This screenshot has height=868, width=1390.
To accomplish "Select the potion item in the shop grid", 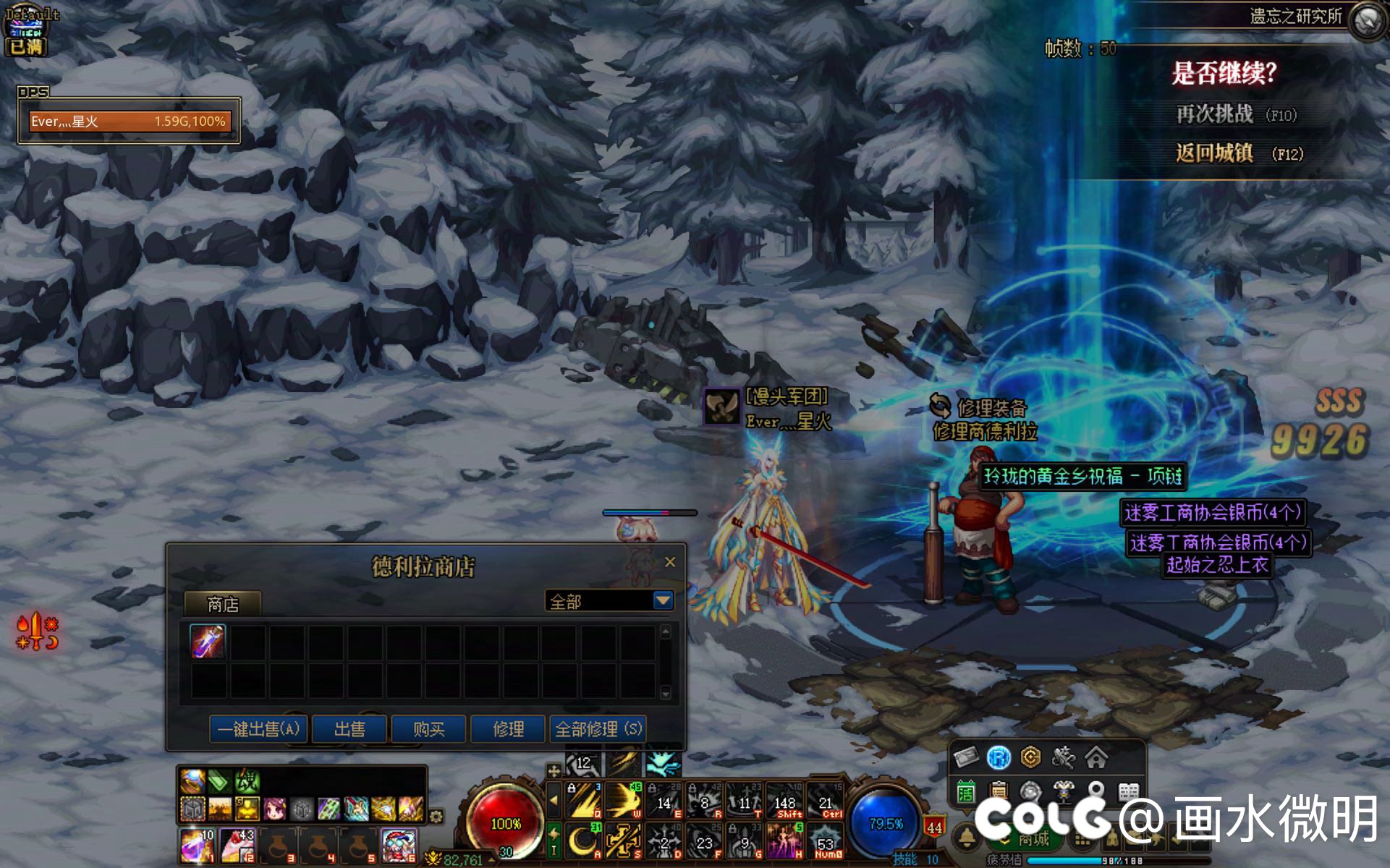I will (208, 642).
